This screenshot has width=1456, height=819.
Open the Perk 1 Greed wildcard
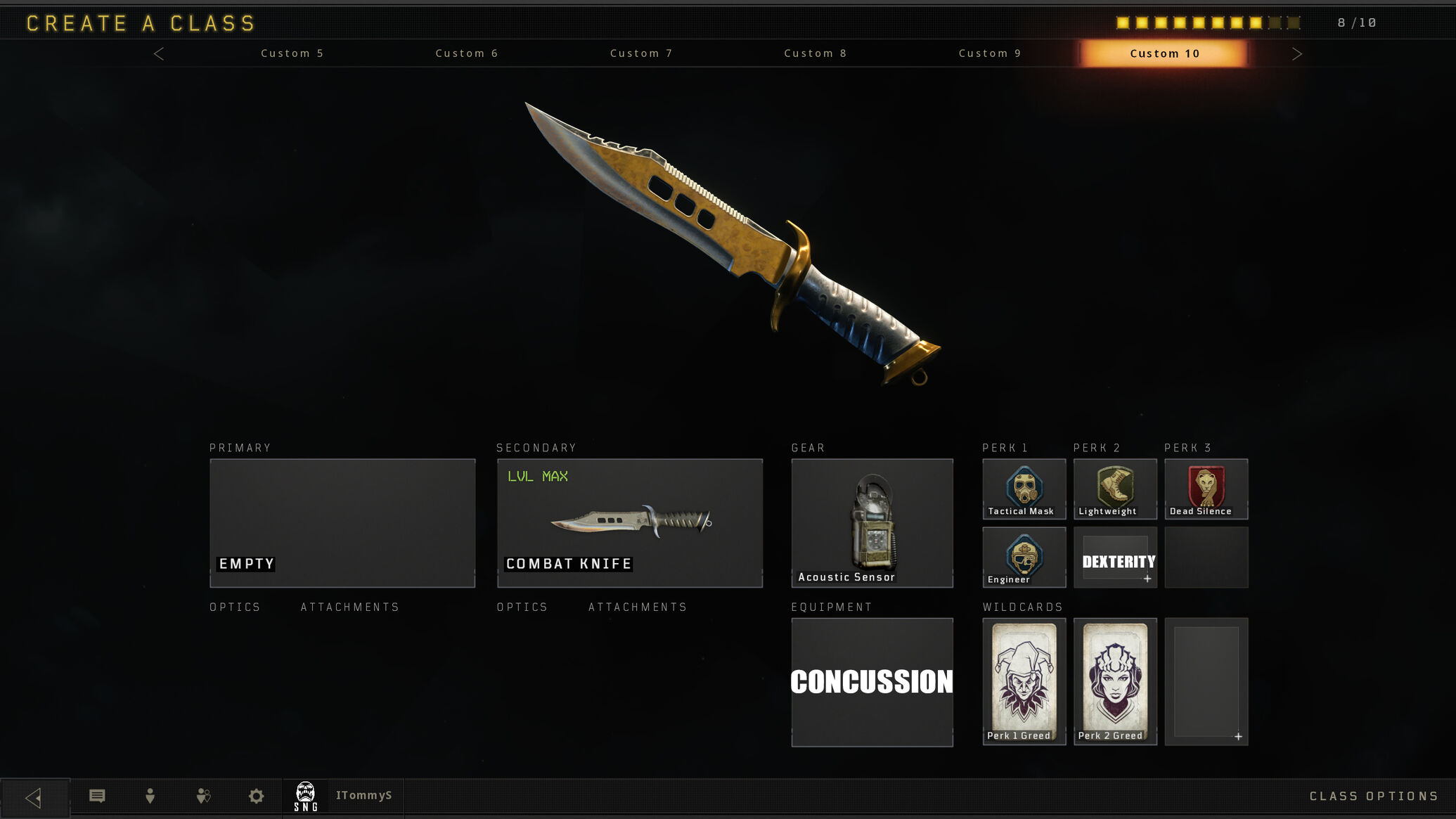(x=1024, y=681)
